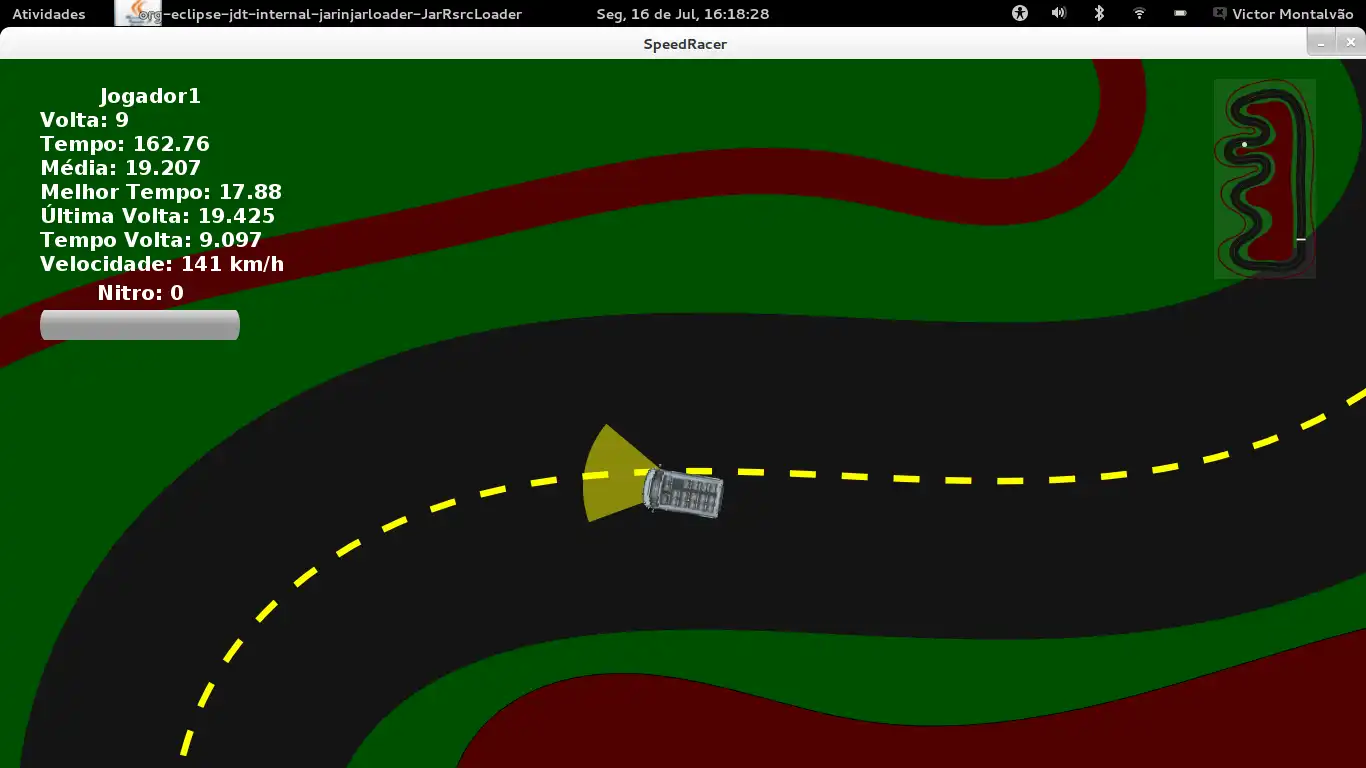Minimize the SpeedRacer window
Viewport: 1366px width, 768px height.
click(1321, 43)
